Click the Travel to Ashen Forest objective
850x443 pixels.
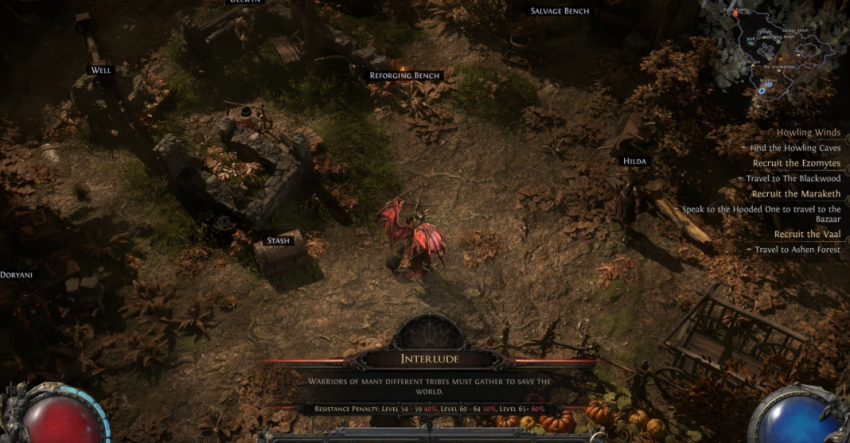[x=797, y=250]
